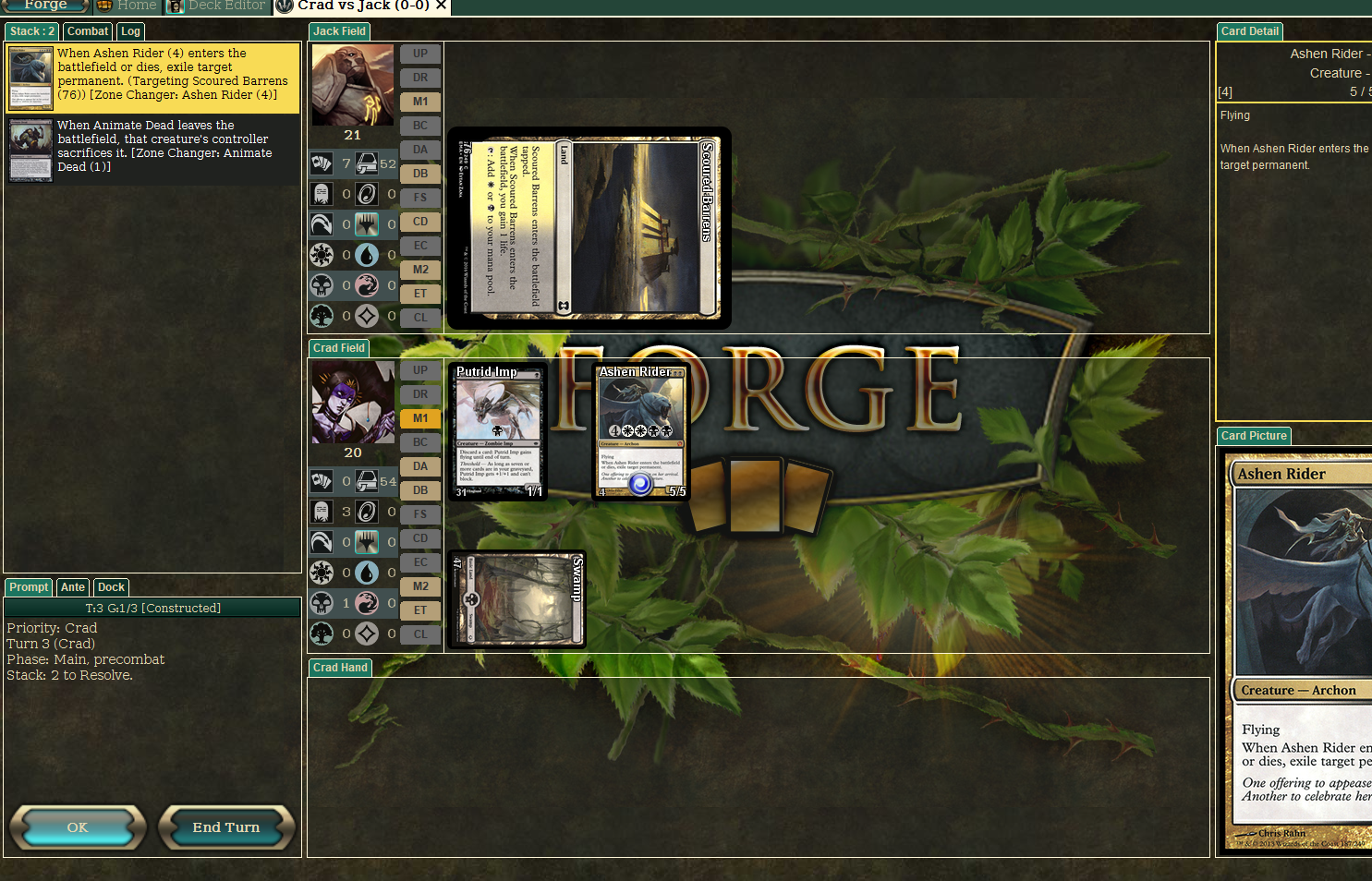Select Scoured Barrens land card
The width and height of the screenshot is (1372, 881).
(x=589, y=228)
